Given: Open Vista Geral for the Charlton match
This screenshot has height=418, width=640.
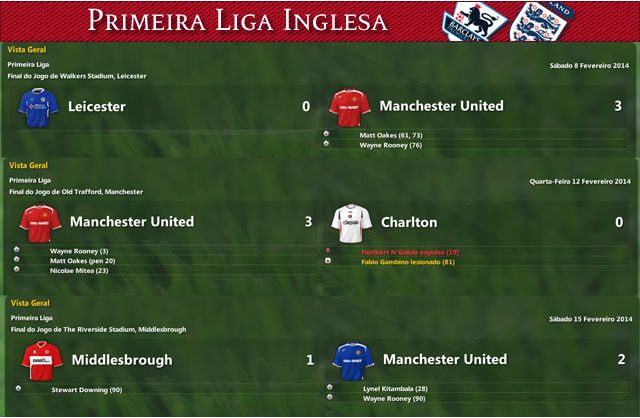Looking at the screenshot, I should click(25, 164).
